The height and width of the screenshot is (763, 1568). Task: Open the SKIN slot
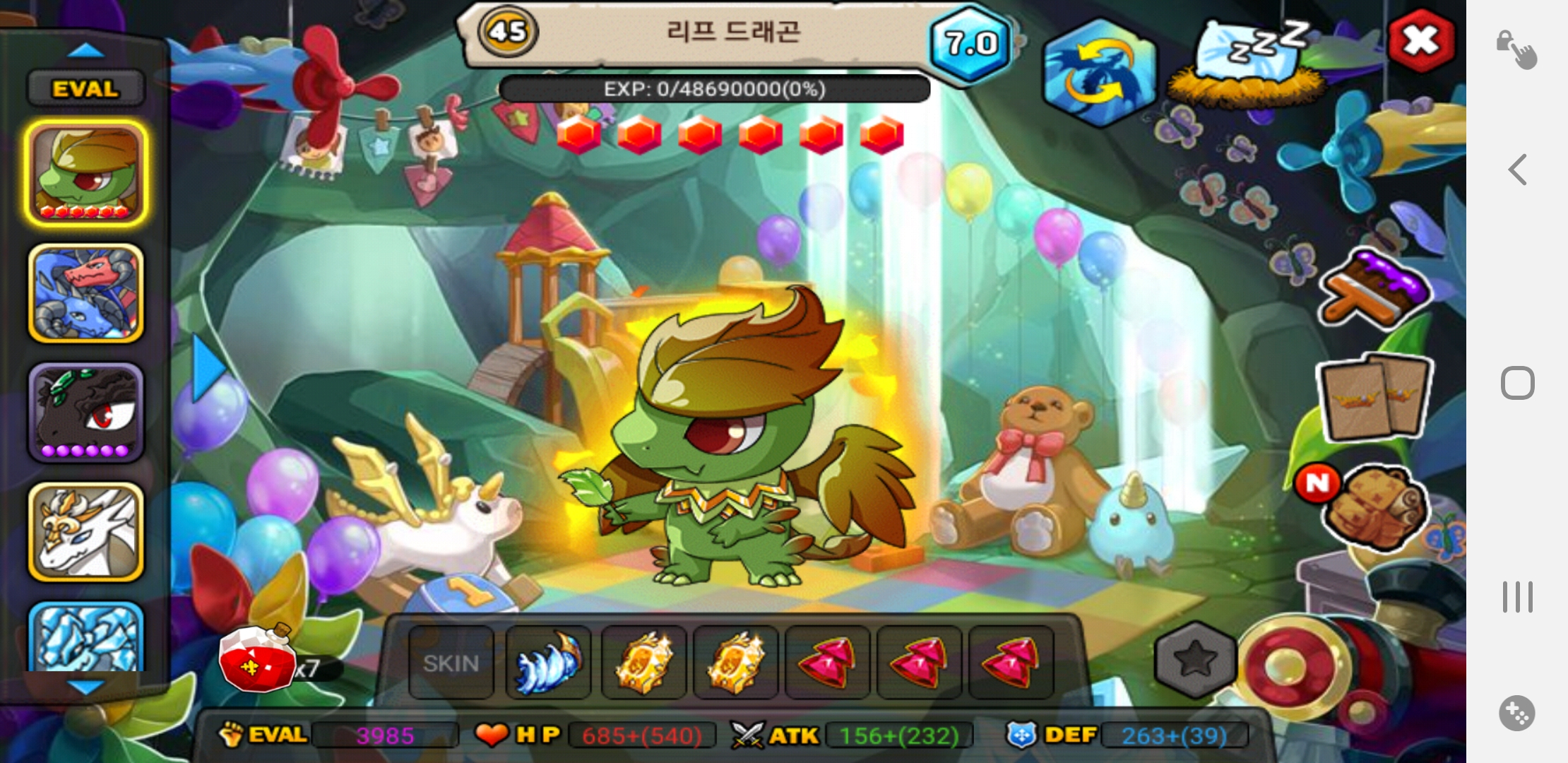tap(451, 663)
